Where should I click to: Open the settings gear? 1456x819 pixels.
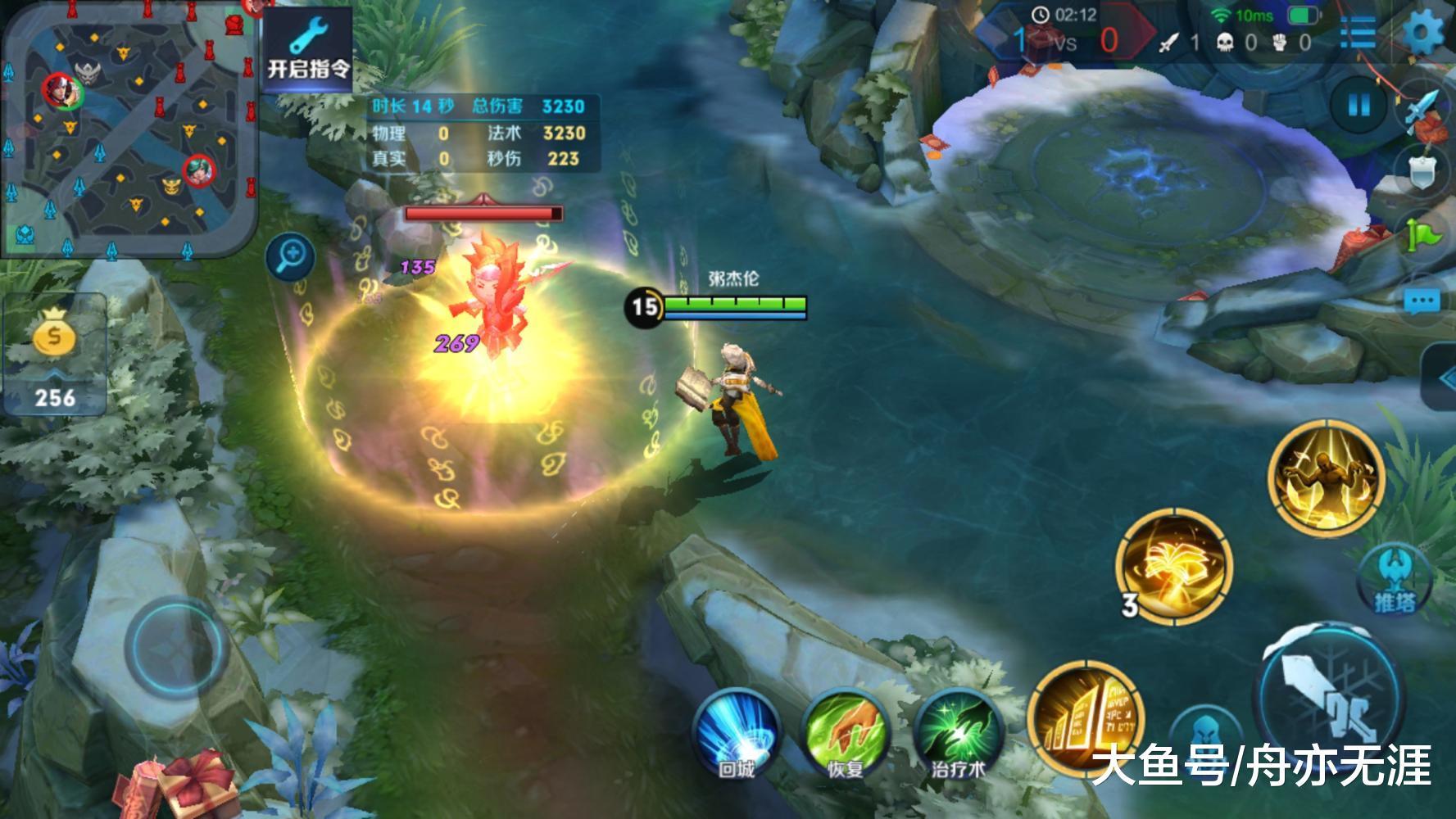coord(1424,33)
